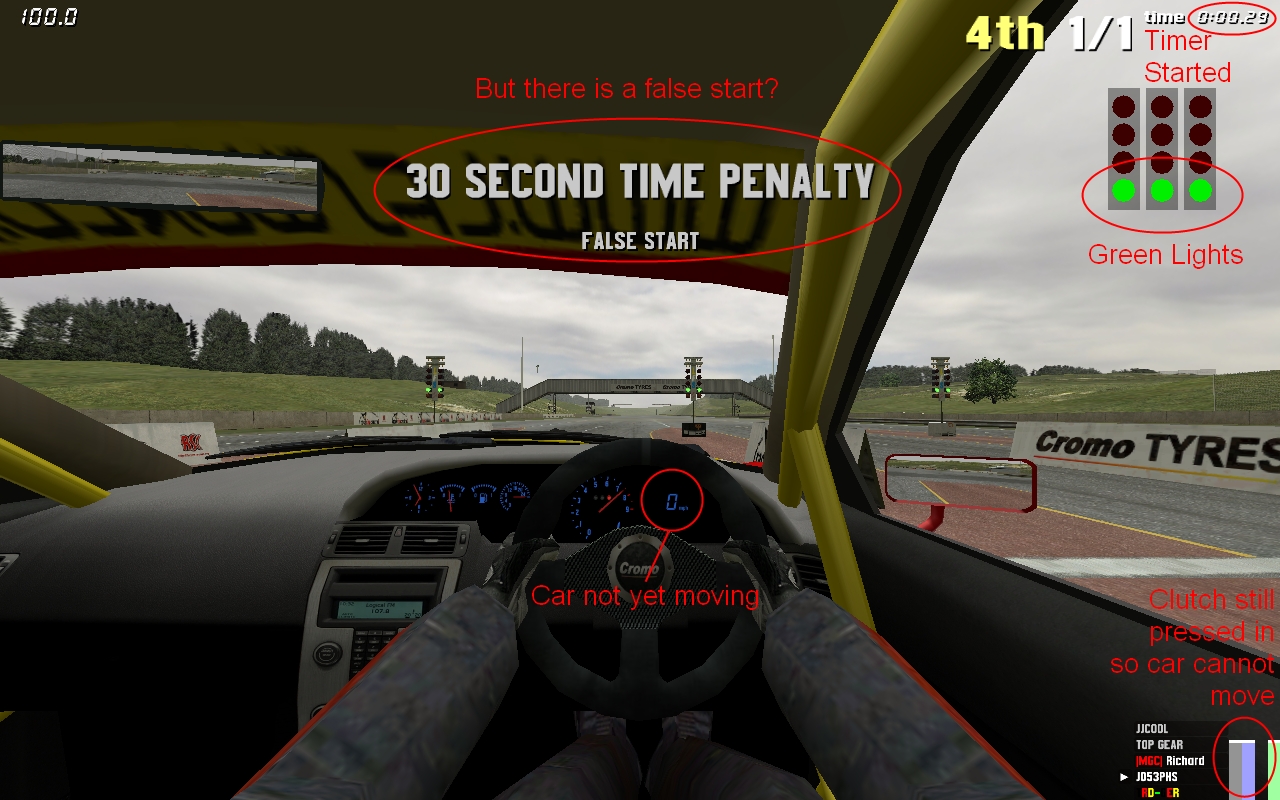The width and height of the screenshot is (1280, 800).
Task: Choose the [MGC] Richard player row
Action: coord(1170,761)
